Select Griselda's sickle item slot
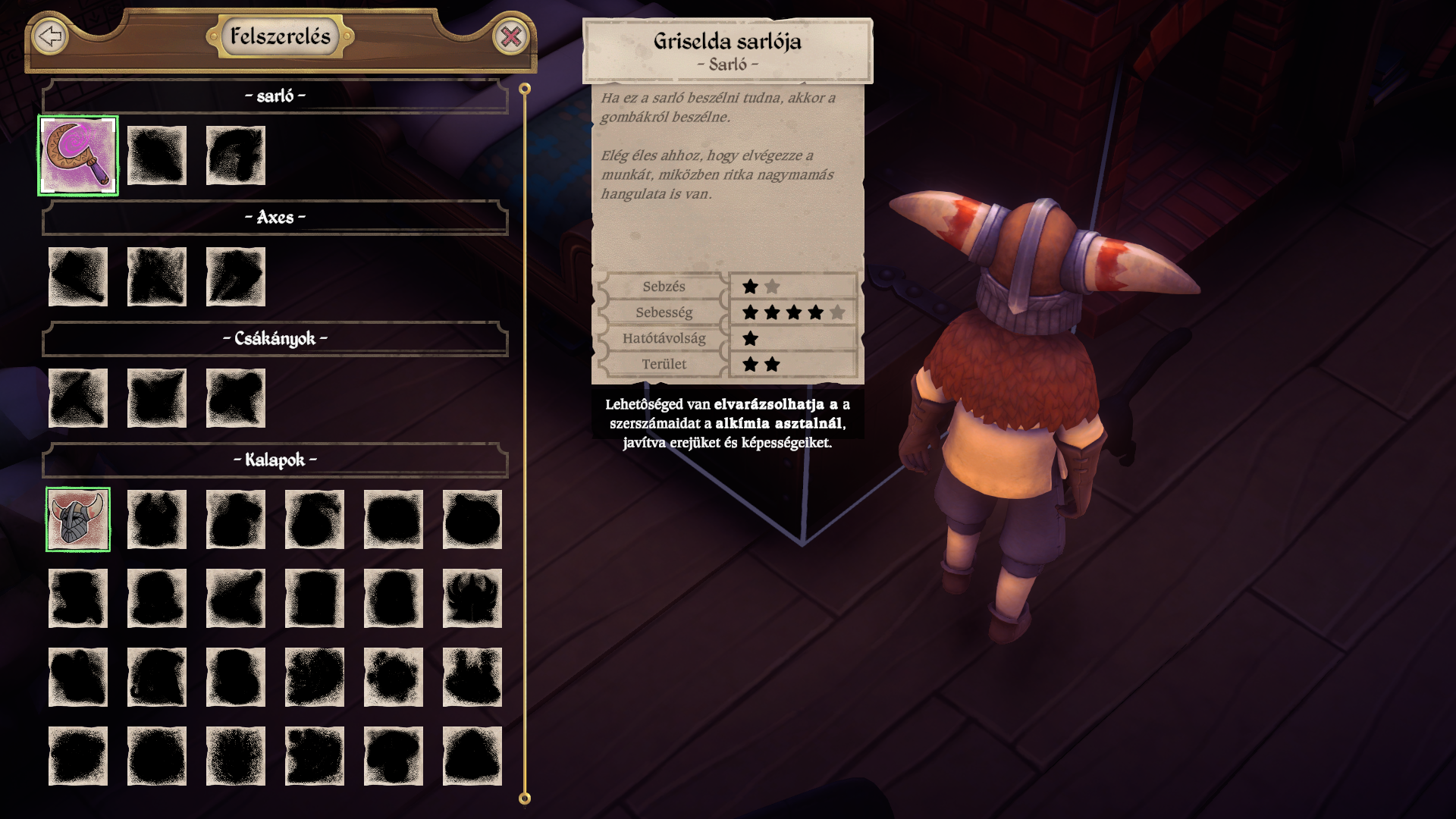The width and height of the screenshot is (1456, 819). coord(78,155)
